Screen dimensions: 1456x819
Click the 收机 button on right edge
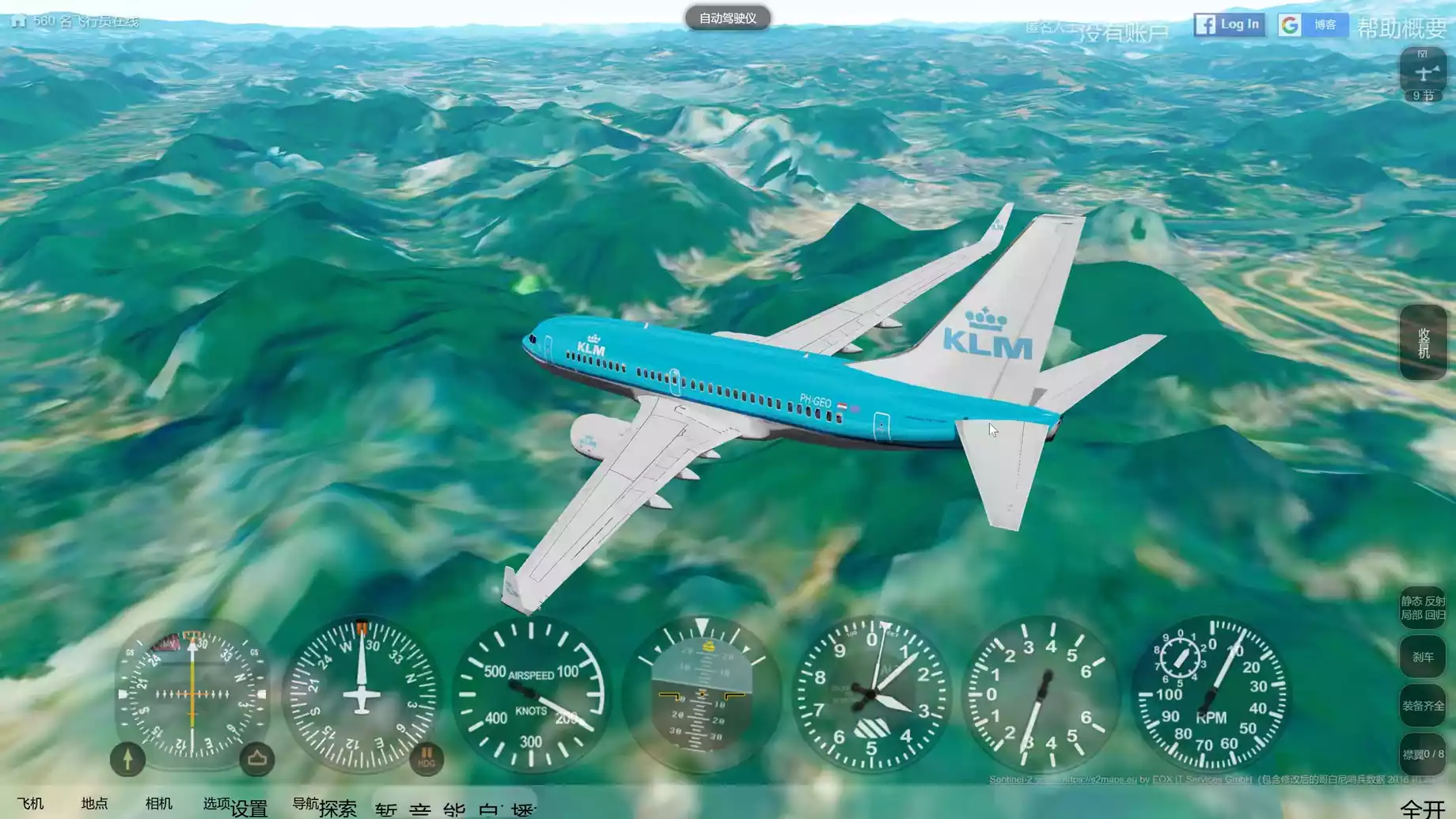pos(1423,343)
